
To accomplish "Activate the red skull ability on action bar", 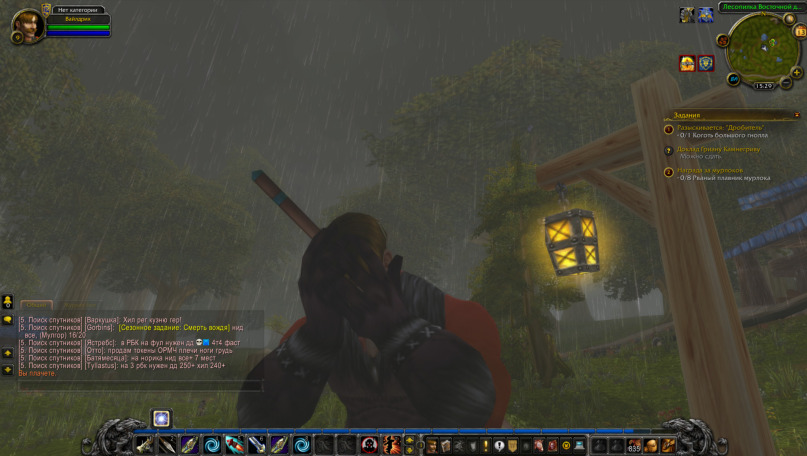I will (369, 445).
